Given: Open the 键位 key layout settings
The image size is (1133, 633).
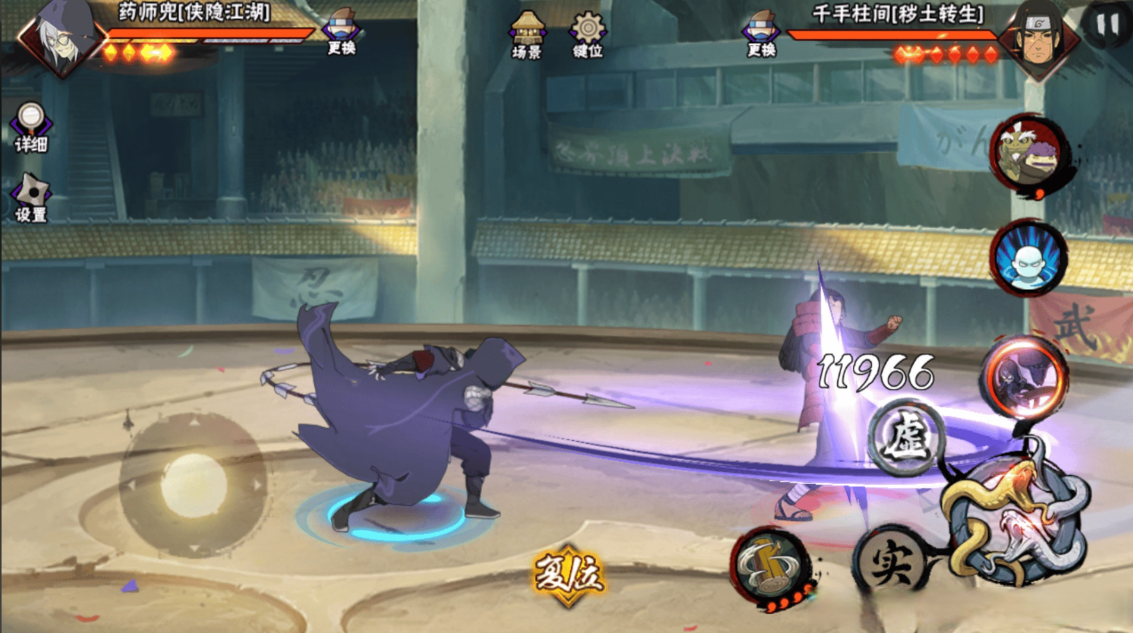Looking at the screenshot, I should point(588,35).
